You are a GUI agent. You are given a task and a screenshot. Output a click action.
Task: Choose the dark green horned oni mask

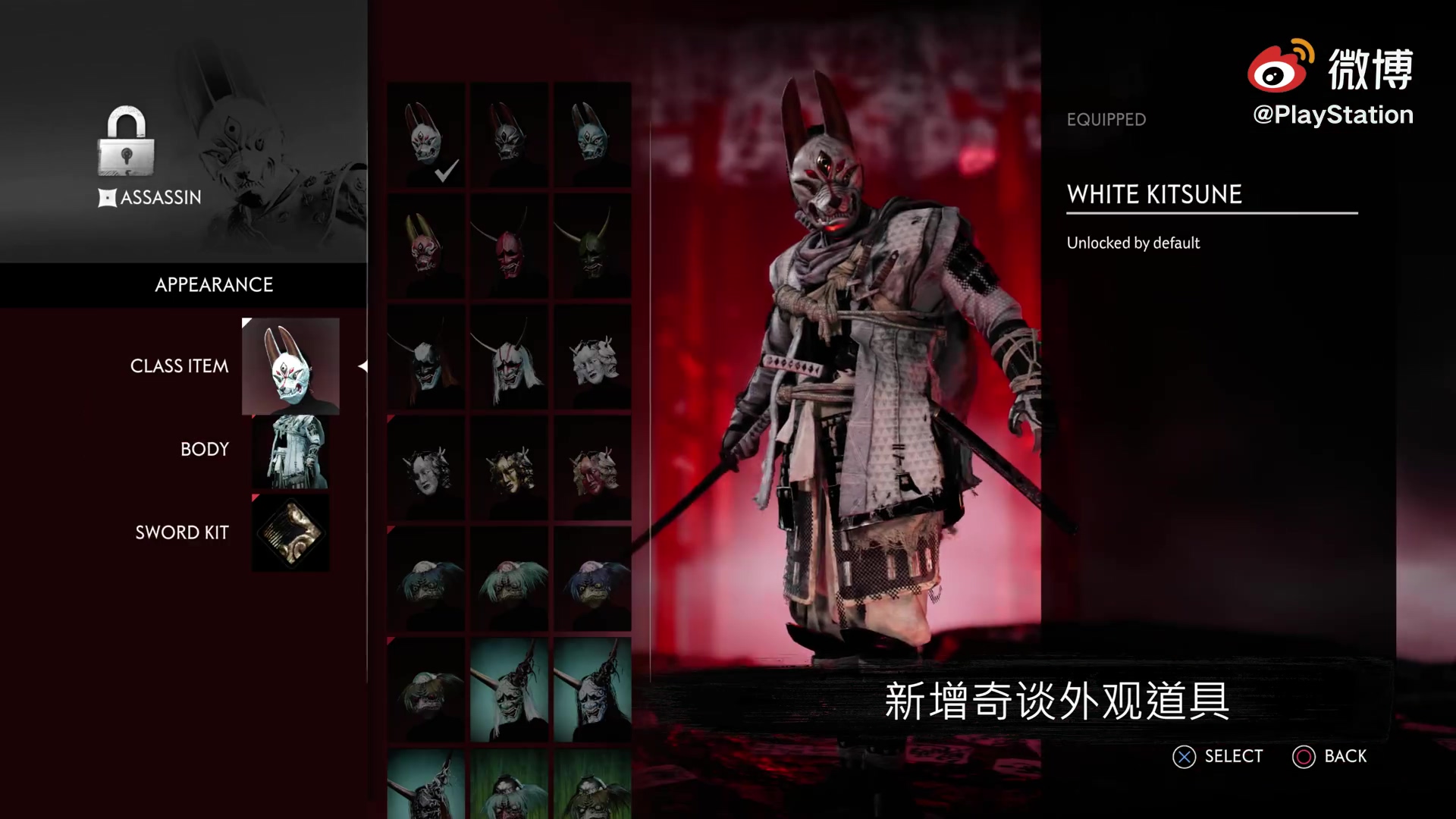coord(592,245)
